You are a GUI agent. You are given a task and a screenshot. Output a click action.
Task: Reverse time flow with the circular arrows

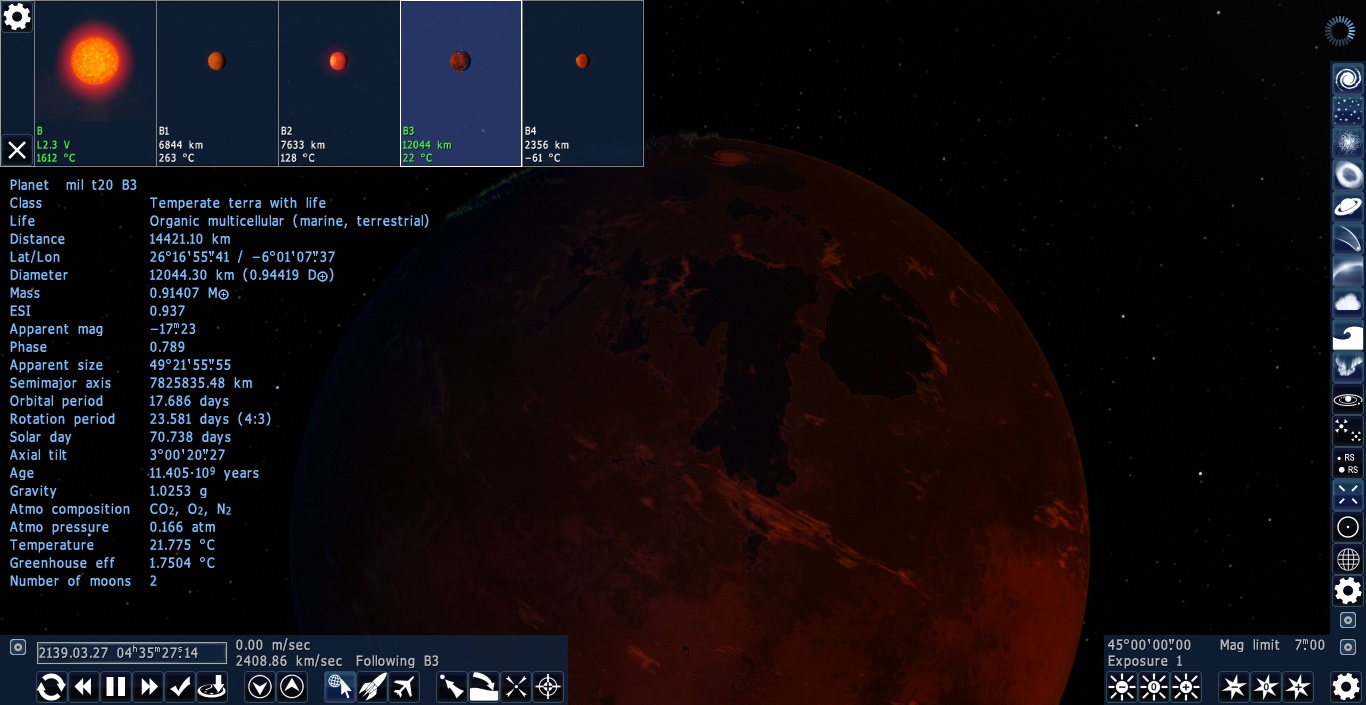(x=52, y=687)
